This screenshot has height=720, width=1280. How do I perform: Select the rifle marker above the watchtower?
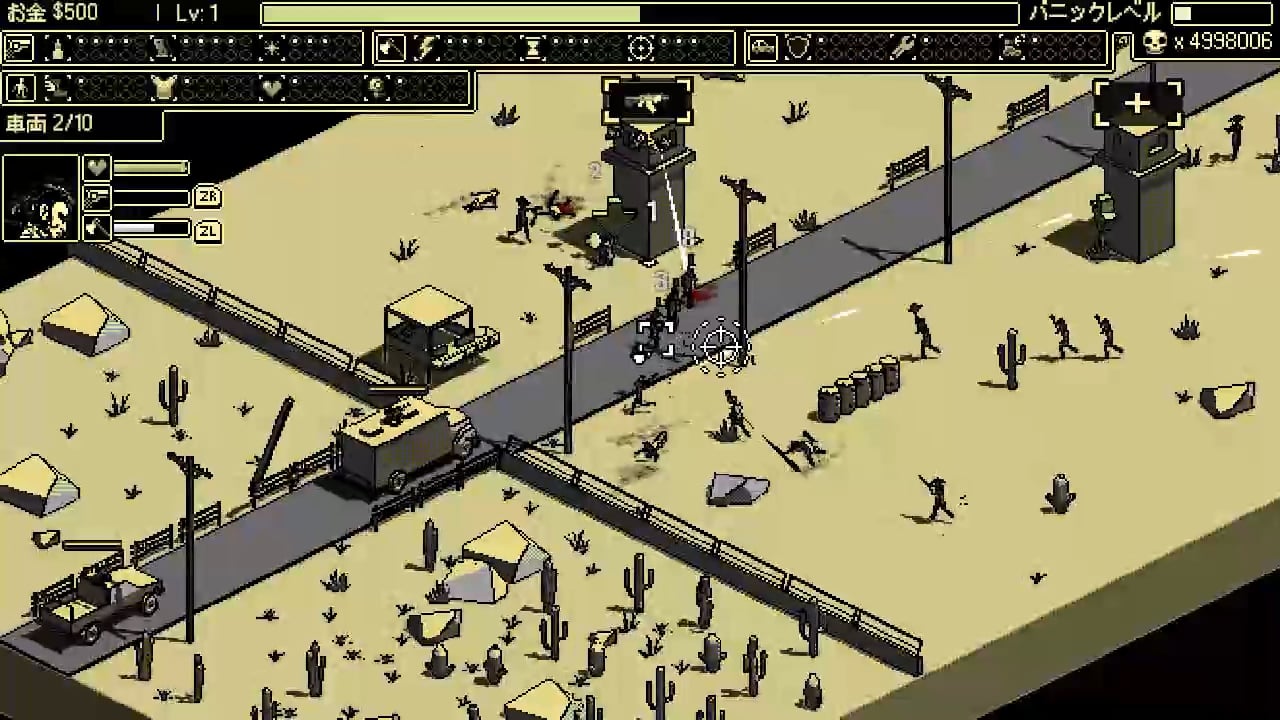pyautogui.click(x=647, y=100)
